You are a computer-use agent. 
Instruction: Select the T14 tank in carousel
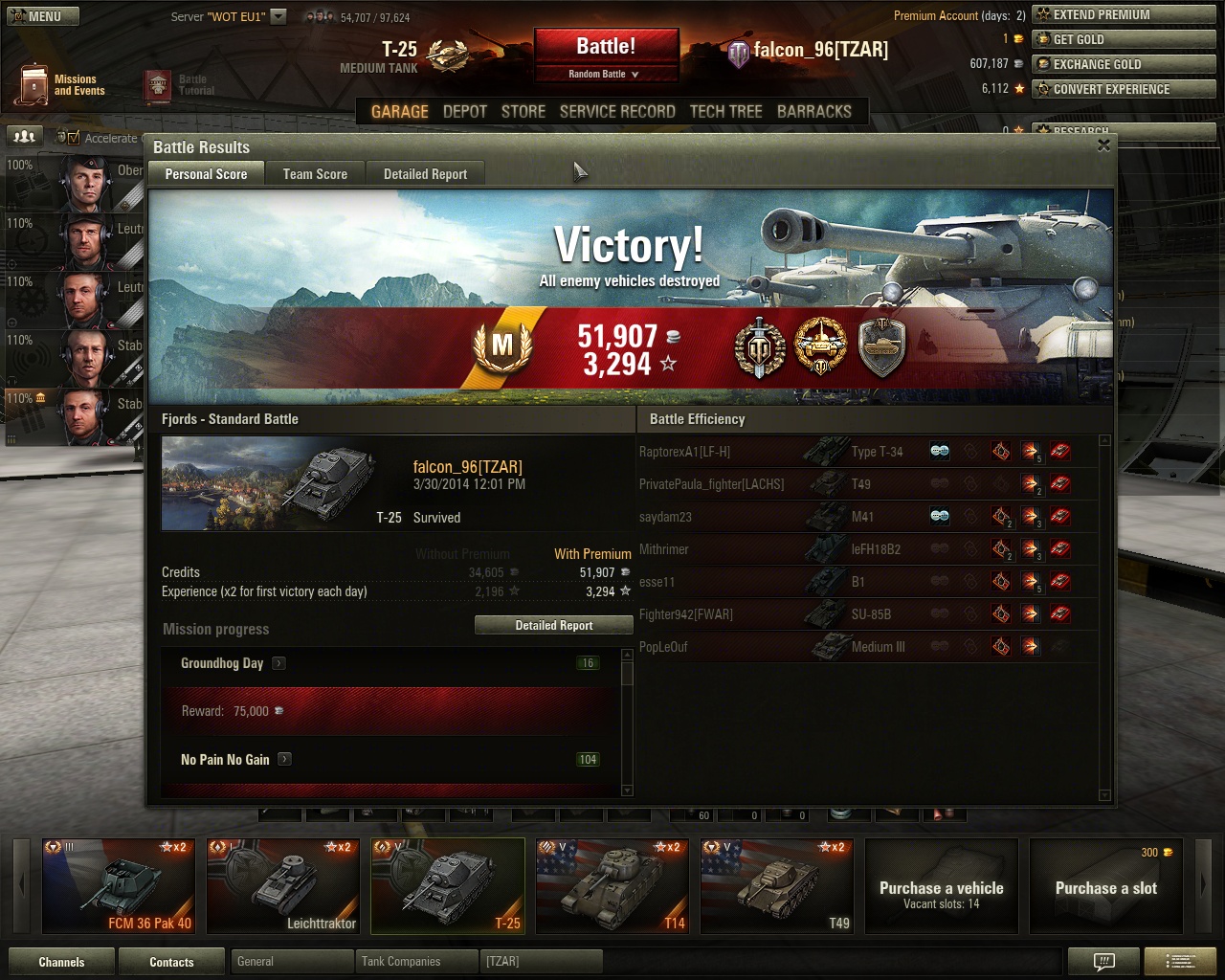tap(612, 886)
